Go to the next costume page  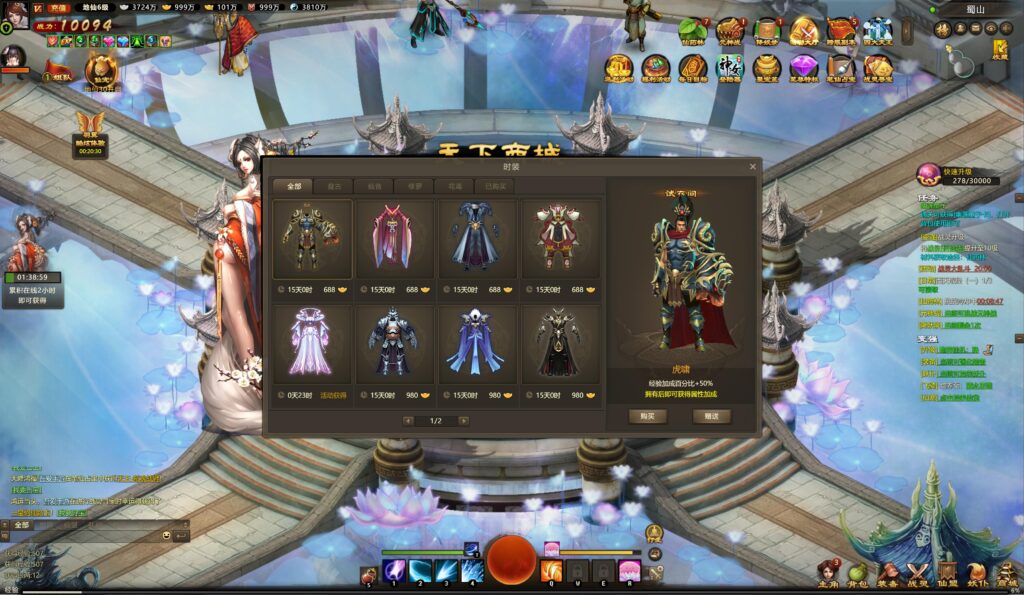(463, 421)
